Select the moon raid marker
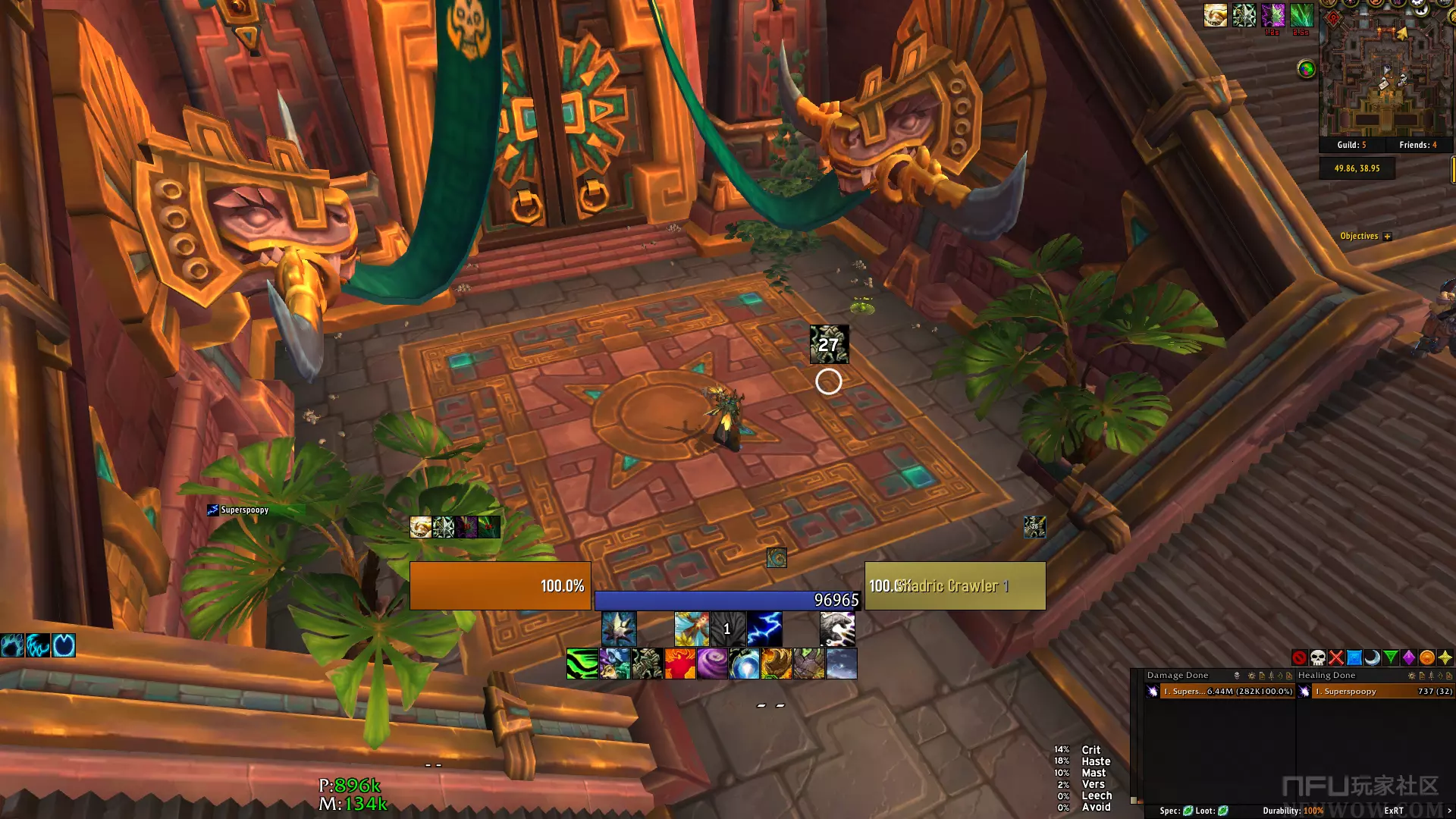This screenshot has height=819, width=1456. pos(1373,657)
